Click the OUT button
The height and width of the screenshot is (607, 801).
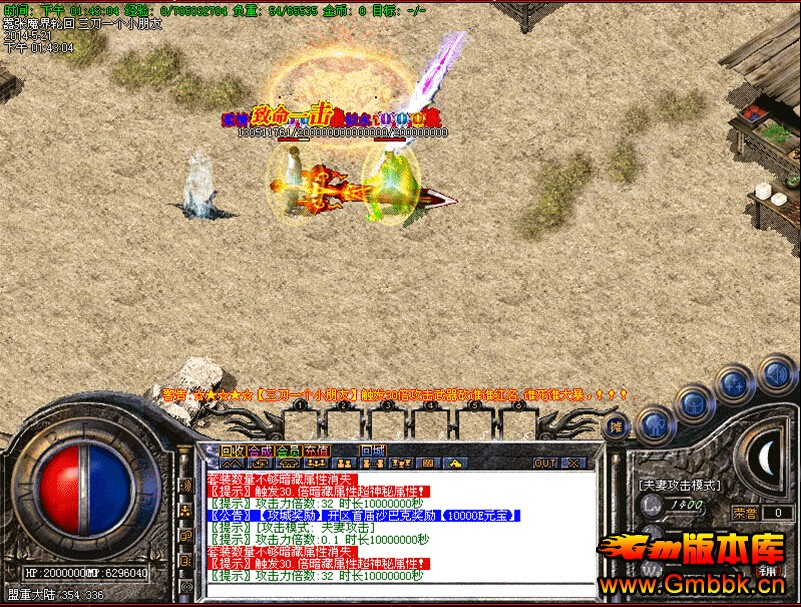coord(545,464)
